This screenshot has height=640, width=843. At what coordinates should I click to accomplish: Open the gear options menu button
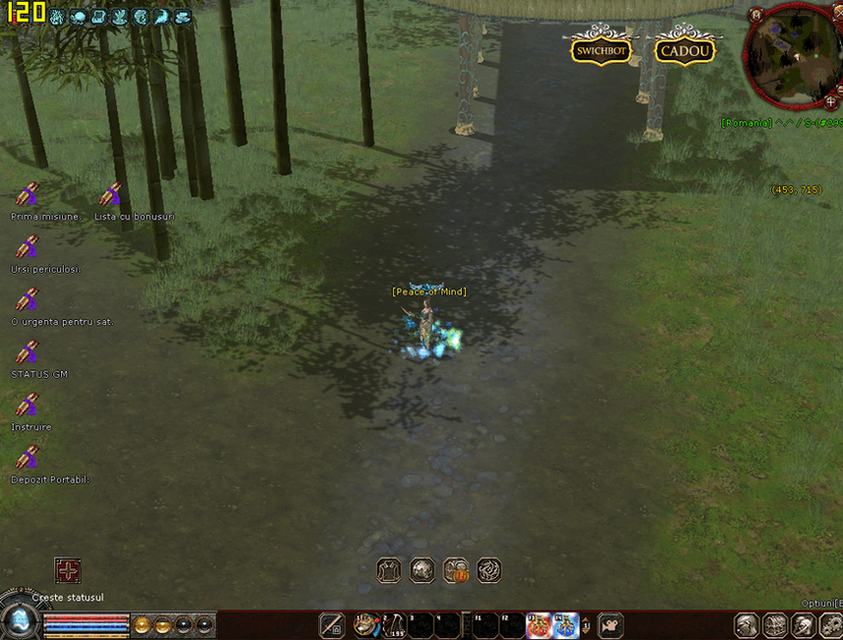pos(831,626)
